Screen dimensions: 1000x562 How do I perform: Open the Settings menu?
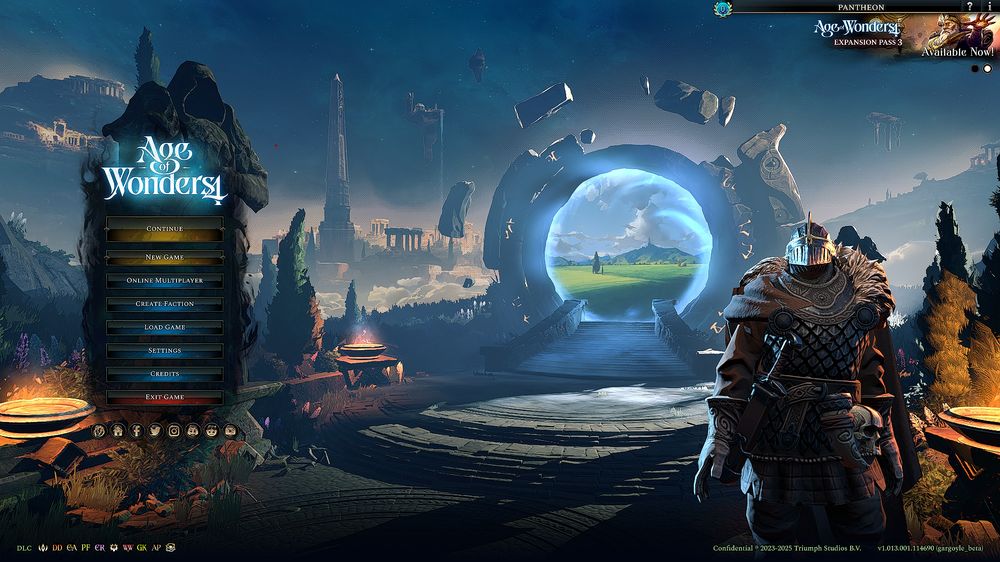click(164, 351)
